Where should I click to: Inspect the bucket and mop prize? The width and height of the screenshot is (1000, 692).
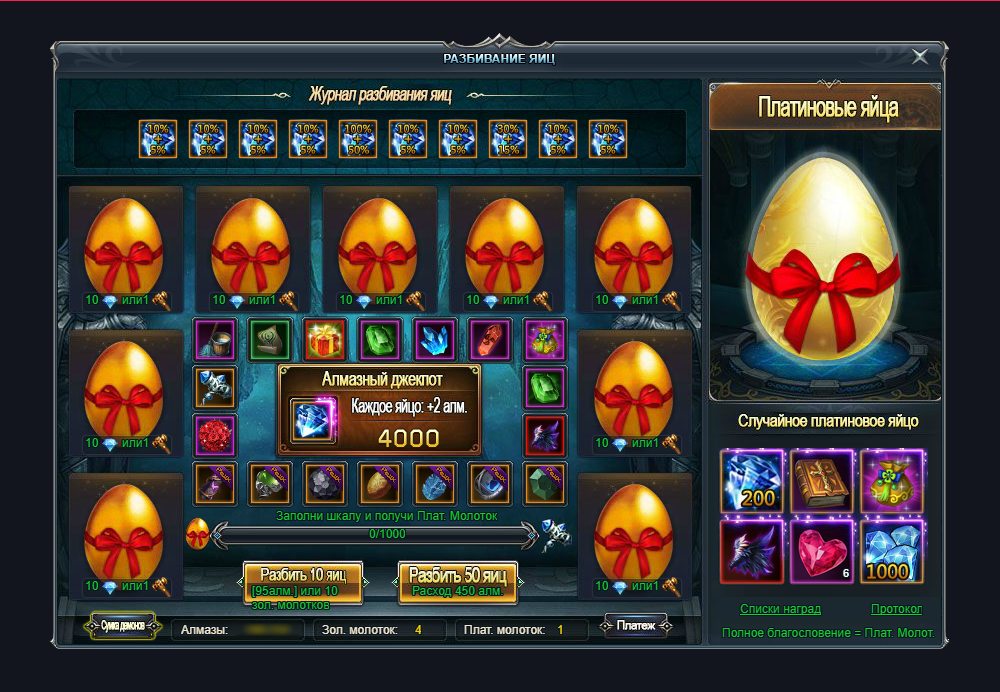[x=215, y=340]
